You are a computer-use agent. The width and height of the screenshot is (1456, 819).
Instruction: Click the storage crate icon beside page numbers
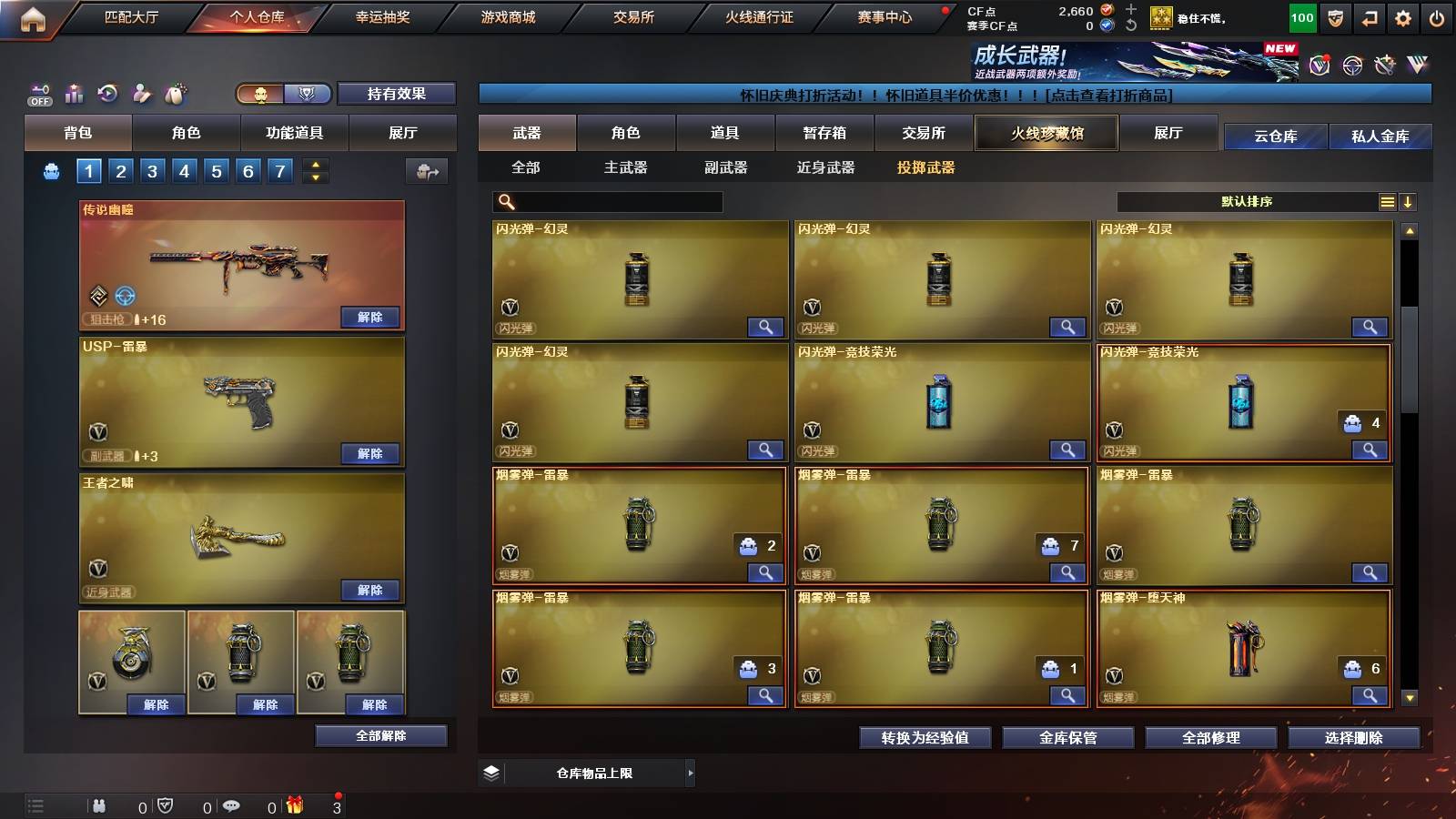tap(425, 170)
